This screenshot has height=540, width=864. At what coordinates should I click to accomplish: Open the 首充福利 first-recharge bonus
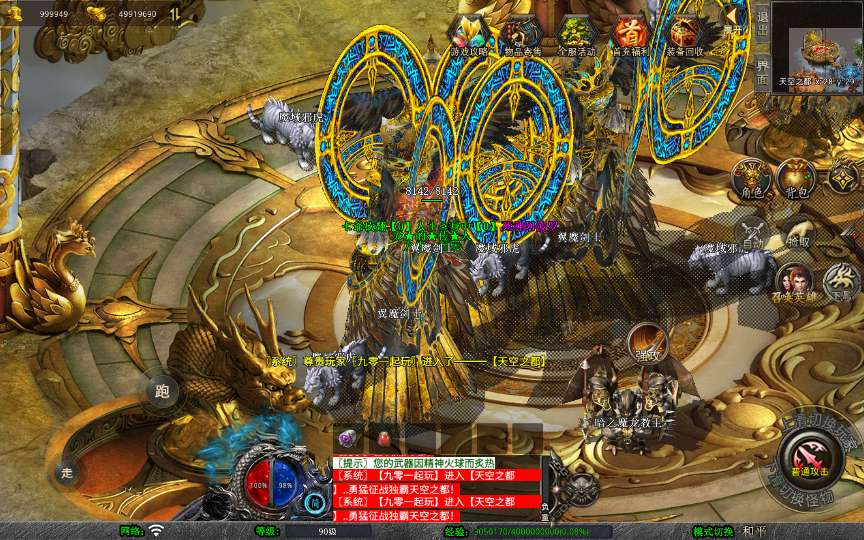[x=631, y=36]
